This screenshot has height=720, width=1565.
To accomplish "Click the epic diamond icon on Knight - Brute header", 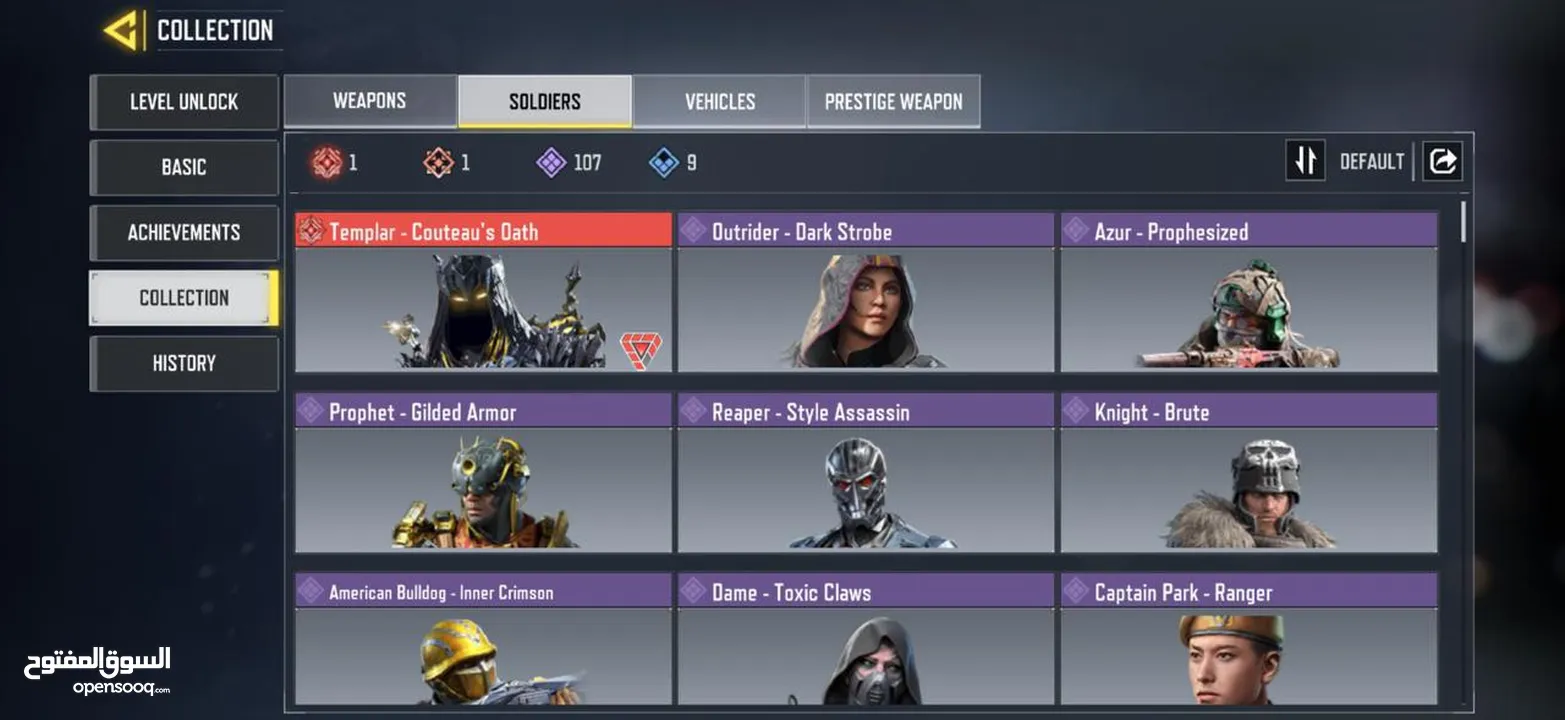I will [x=1076, y=411].
